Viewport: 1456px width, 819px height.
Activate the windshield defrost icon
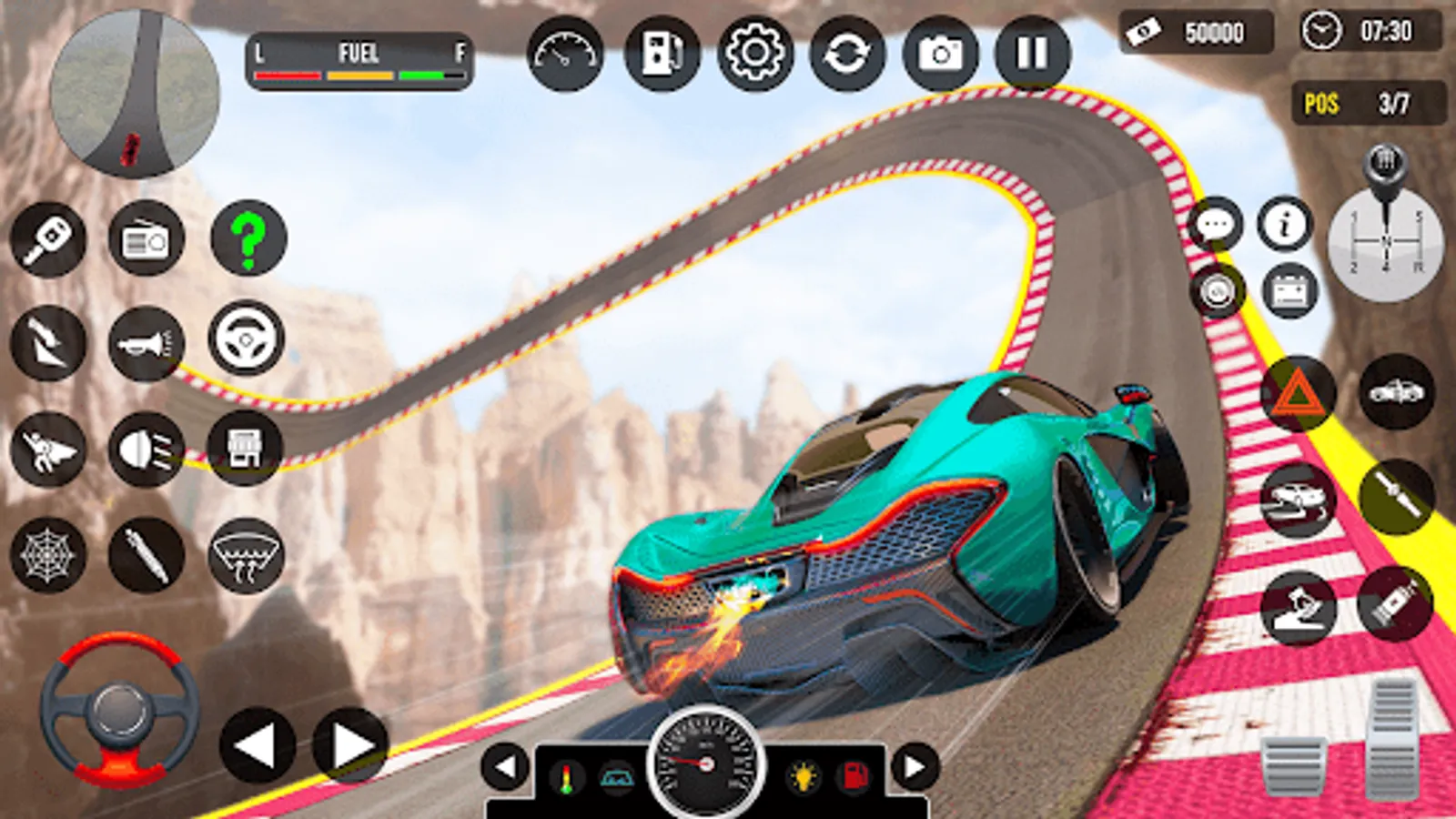(x=246, y=554)
